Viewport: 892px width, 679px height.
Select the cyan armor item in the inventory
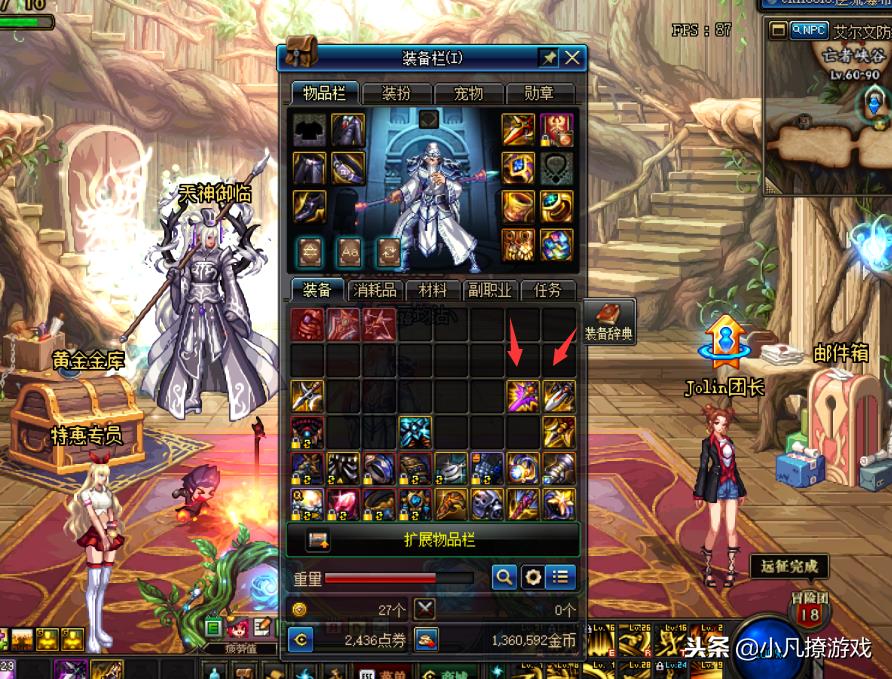[x=415, y=432]
